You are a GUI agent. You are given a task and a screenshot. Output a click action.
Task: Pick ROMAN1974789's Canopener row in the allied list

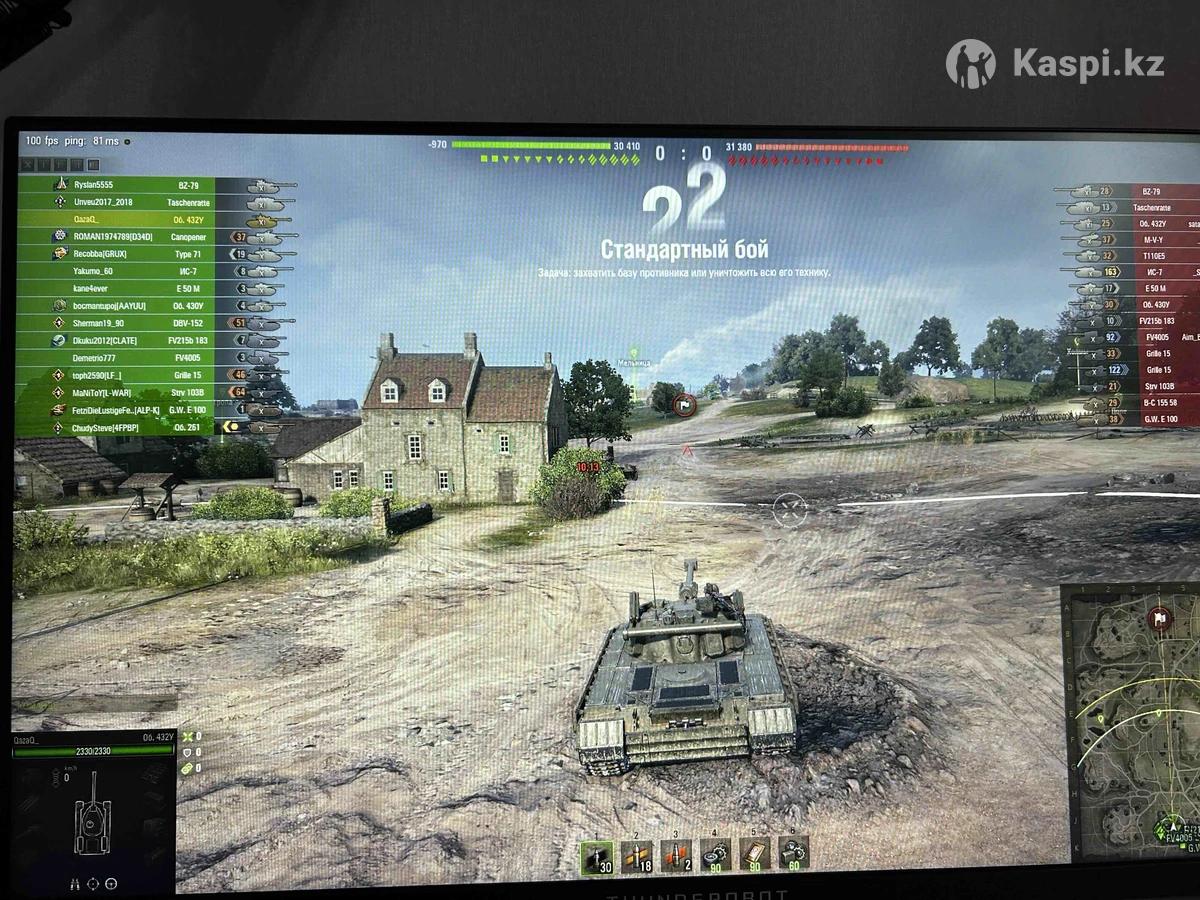(x=150, y=237)
